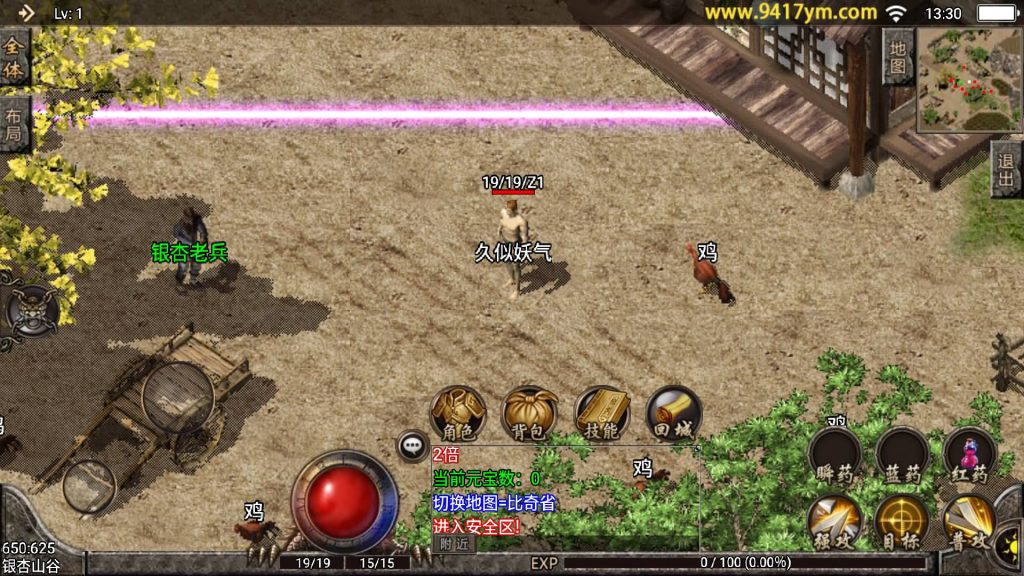Tap the 目标 target crosshair button
Viewport: 1024px width, 576px height.
coord(901,520)
